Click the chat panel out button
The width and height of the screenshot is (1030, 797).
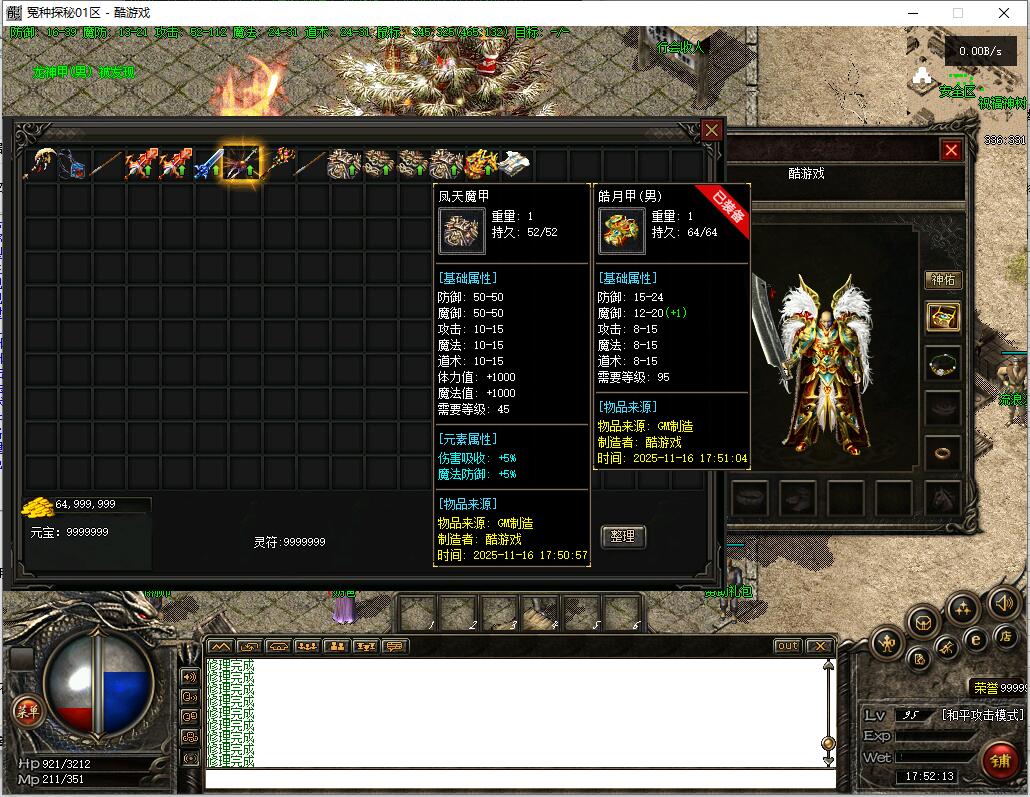(788, 646)
